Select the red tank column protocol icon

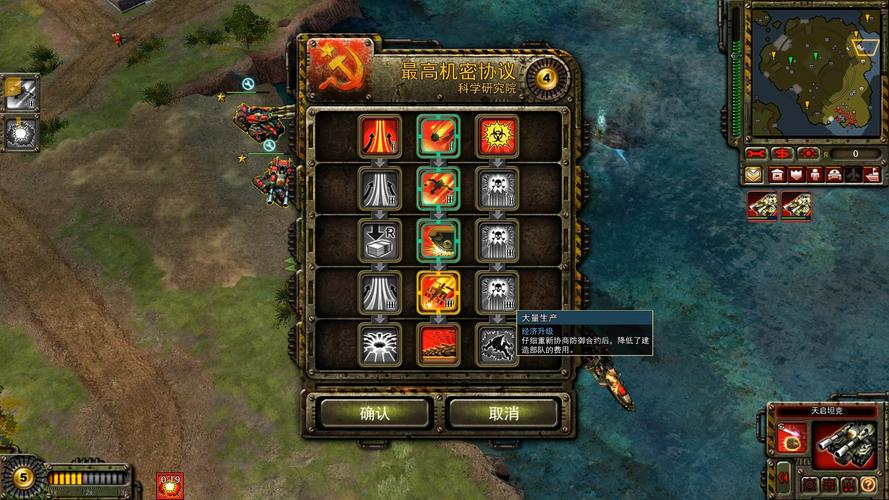438,343
